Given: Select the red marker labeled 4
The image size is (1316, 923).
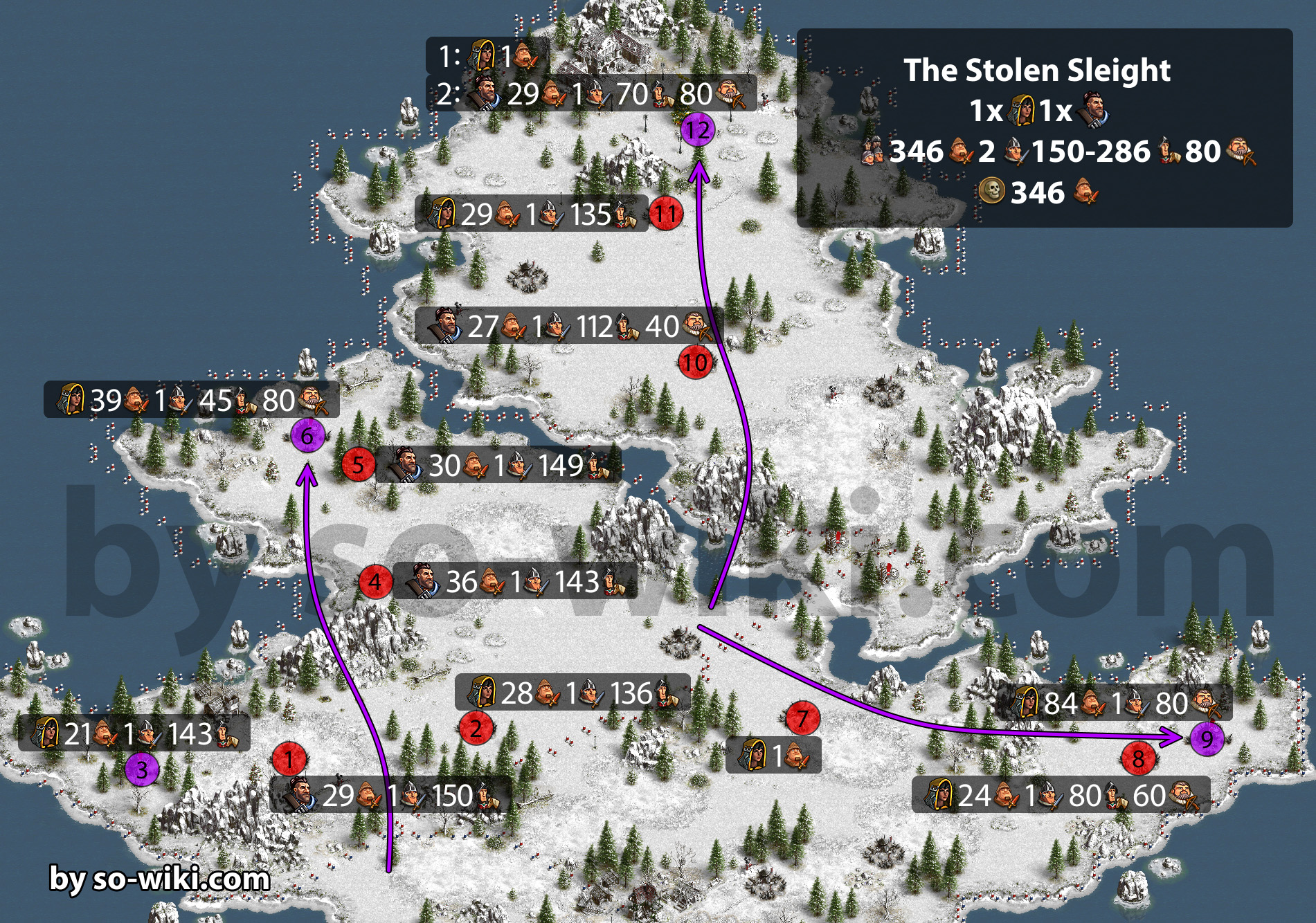Looking at the screenshot, I should click(x=375, y=581).
